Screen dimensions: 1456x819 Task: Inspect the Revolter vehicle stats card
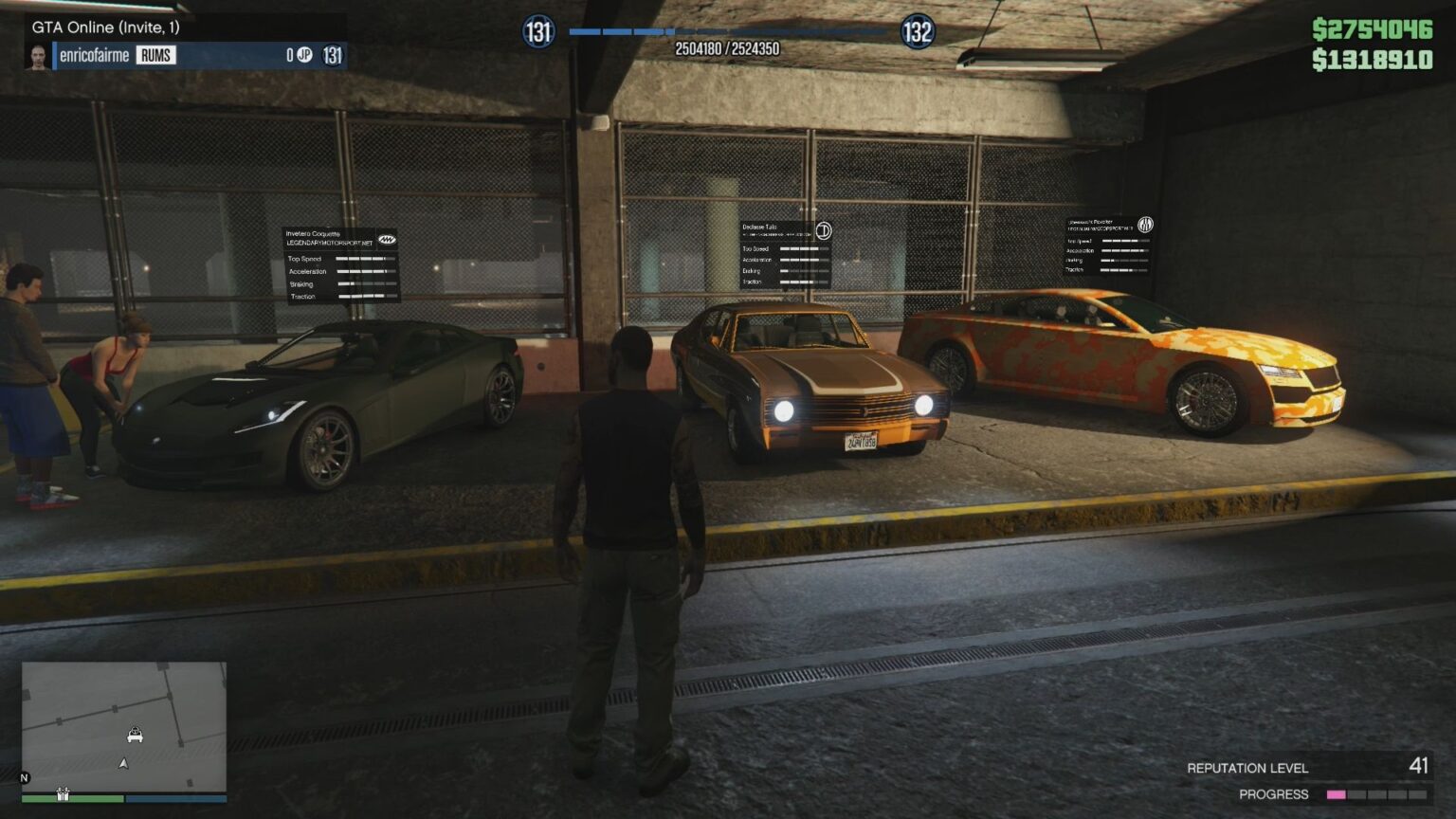pyautogui.click(x=1108, y=246)
